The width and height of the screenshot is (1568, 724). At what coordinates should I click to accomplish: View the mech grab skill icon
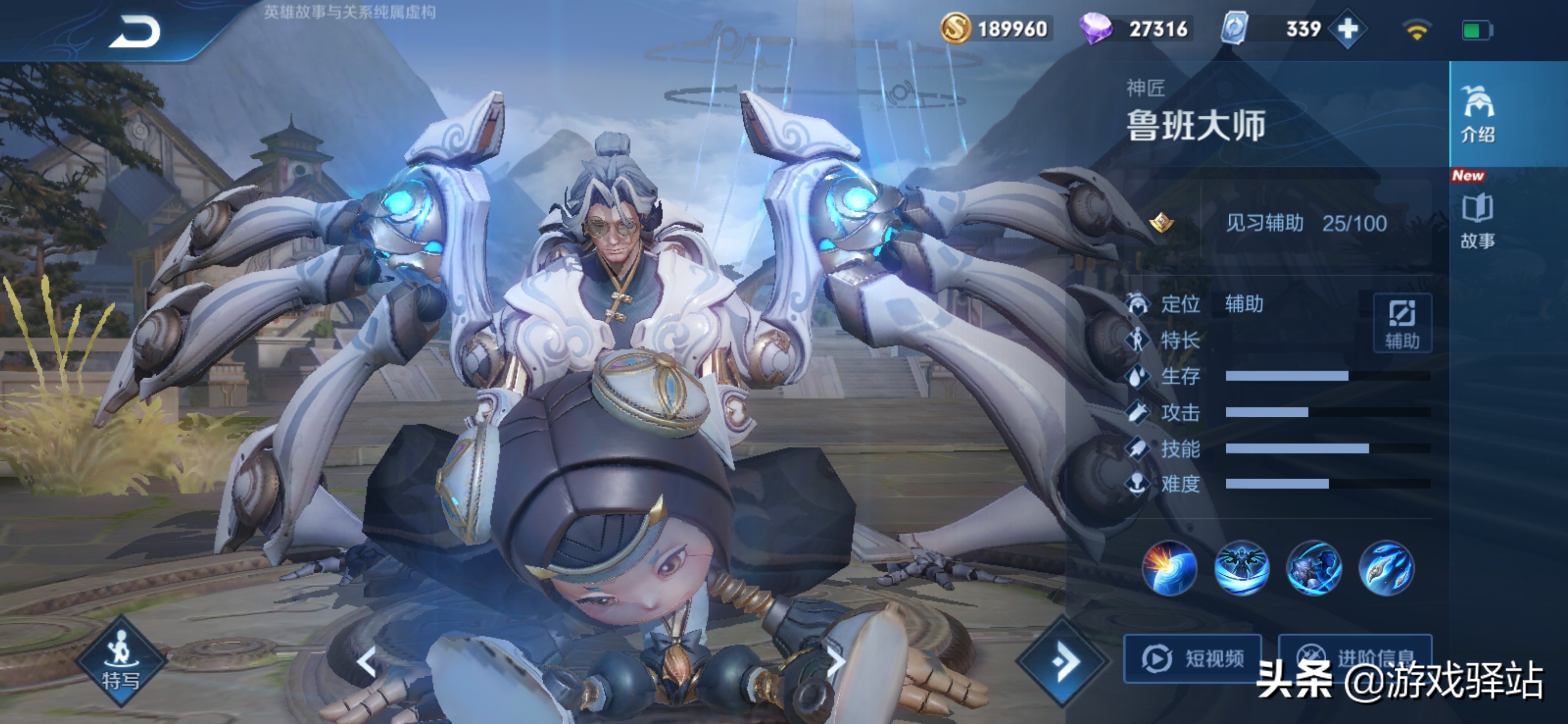(x=1314, y=568)
